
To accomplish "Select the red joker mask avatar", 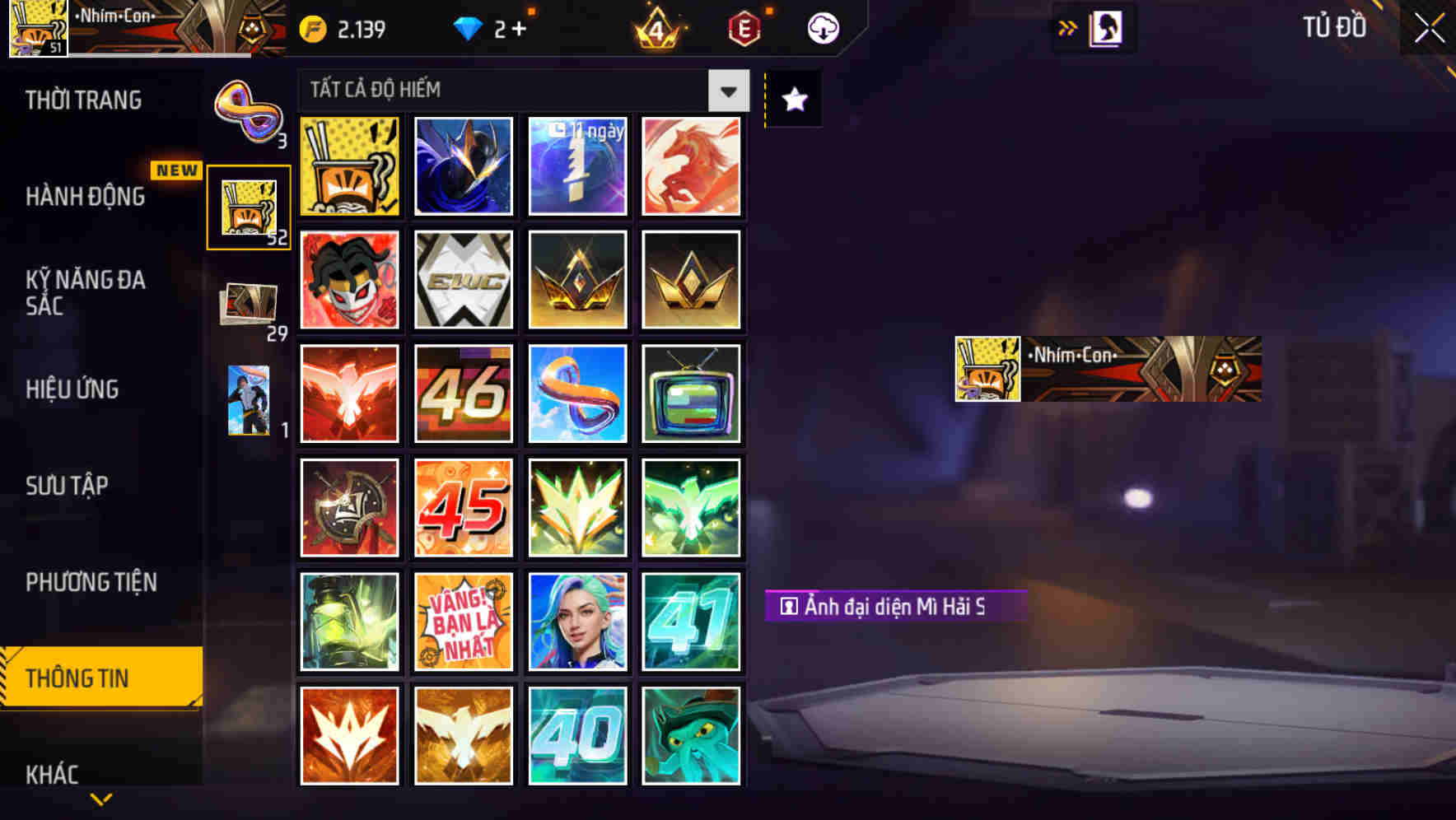I will [349, 279].
